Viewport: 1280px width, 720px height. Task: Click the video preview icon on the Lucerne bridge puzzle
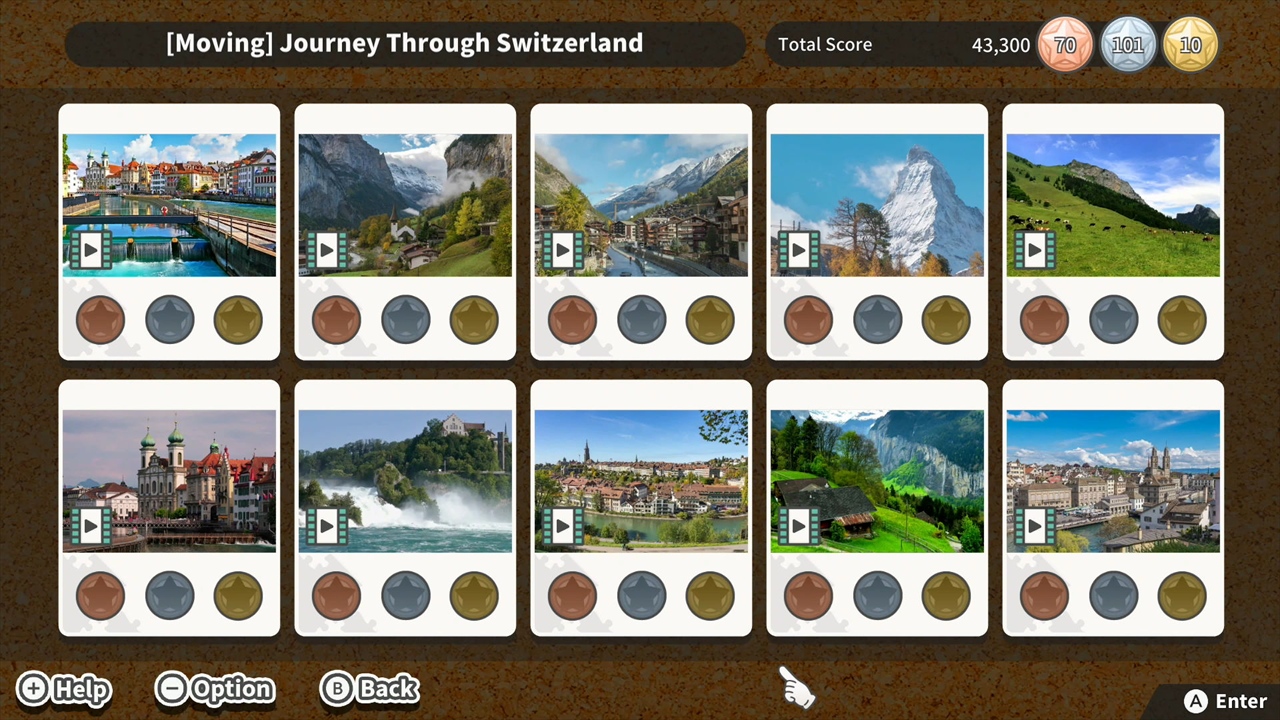coord(89,250)
